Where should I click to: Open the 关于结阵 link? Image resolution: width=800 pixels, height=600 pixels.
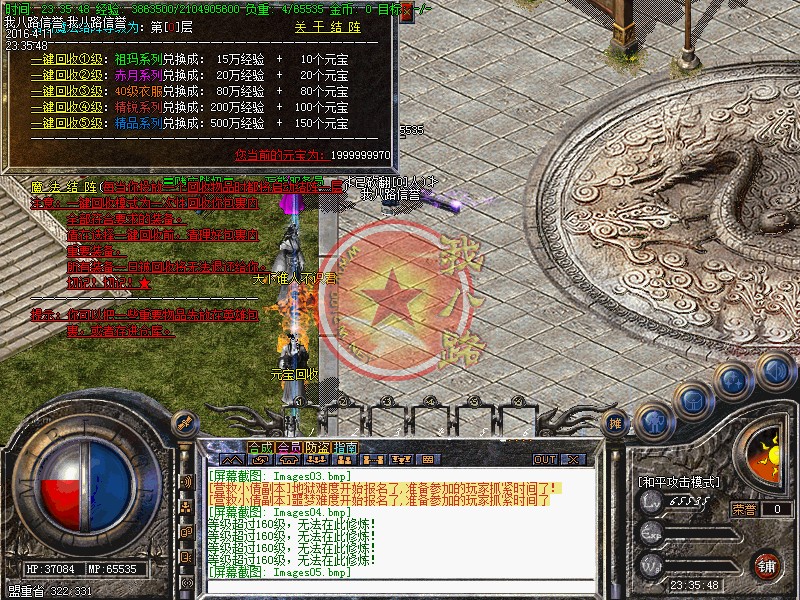(x=327, y=29)
